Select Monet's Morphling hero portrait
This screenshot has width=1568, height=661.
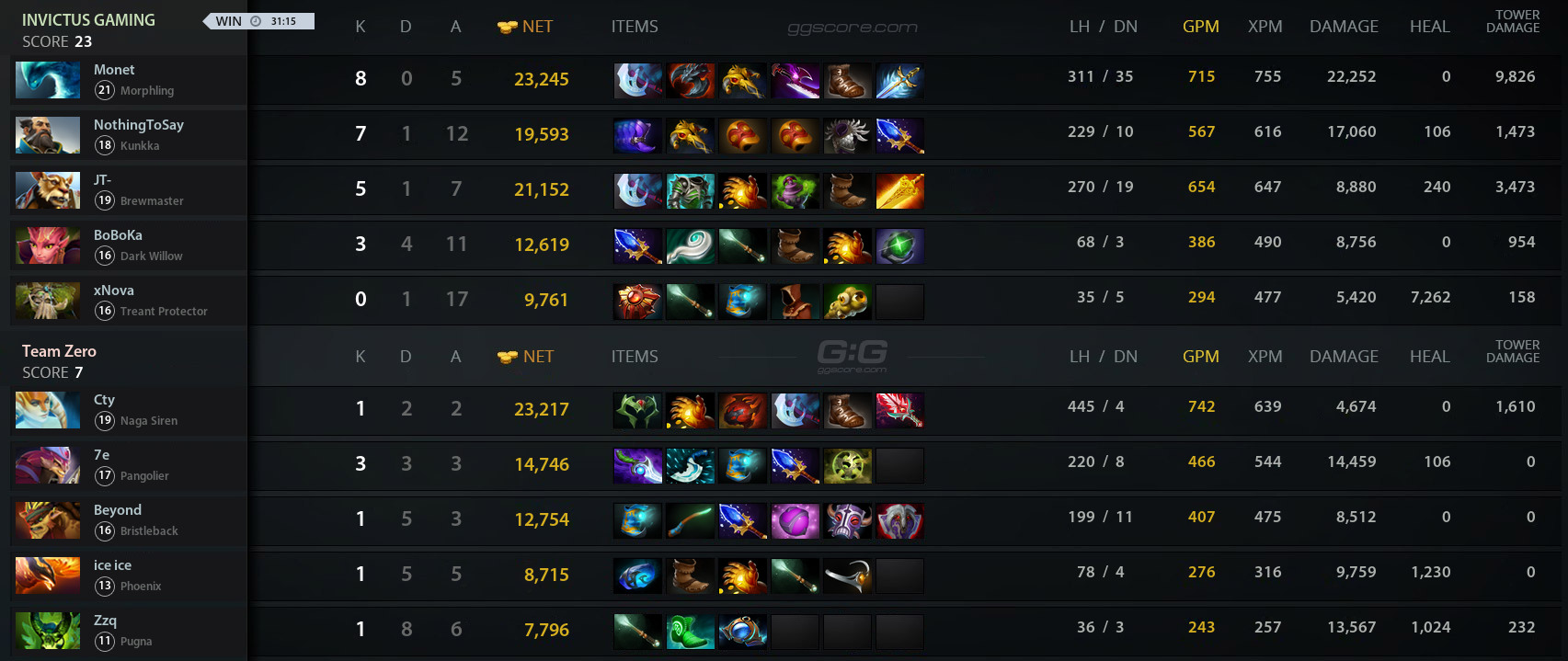click(48, 80)
